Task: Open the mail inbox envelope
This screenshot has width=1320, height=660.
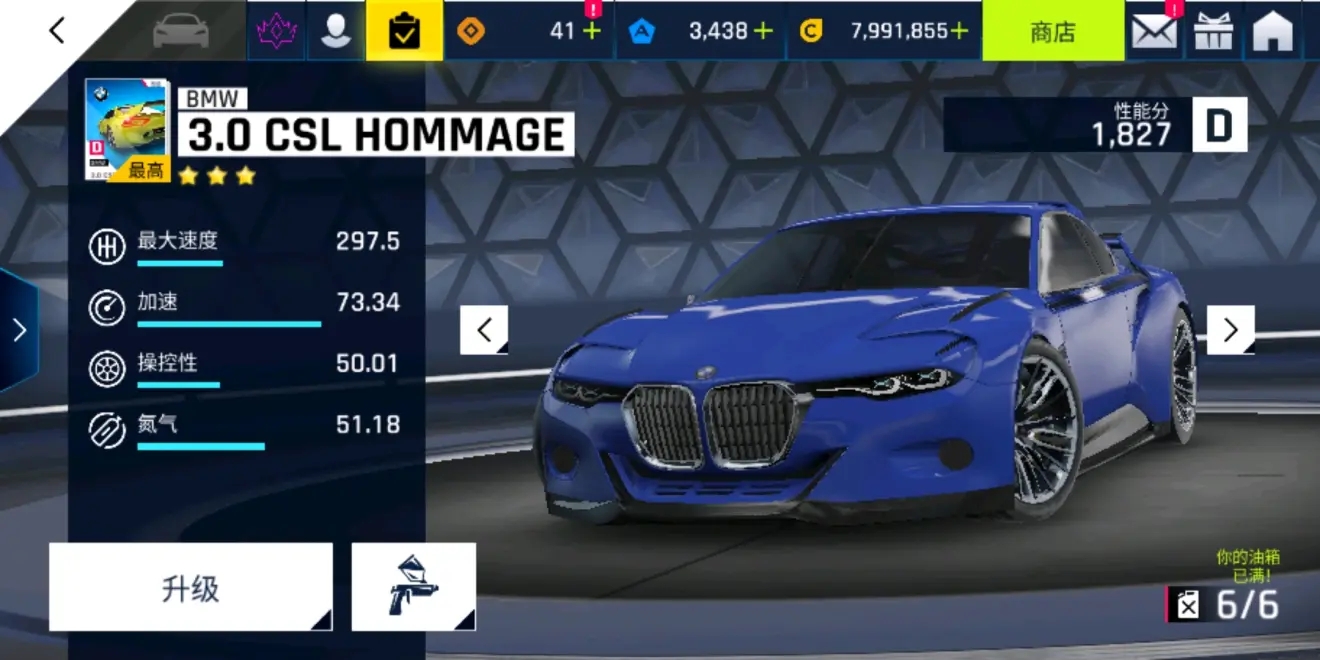Action: coord(1154,31)
